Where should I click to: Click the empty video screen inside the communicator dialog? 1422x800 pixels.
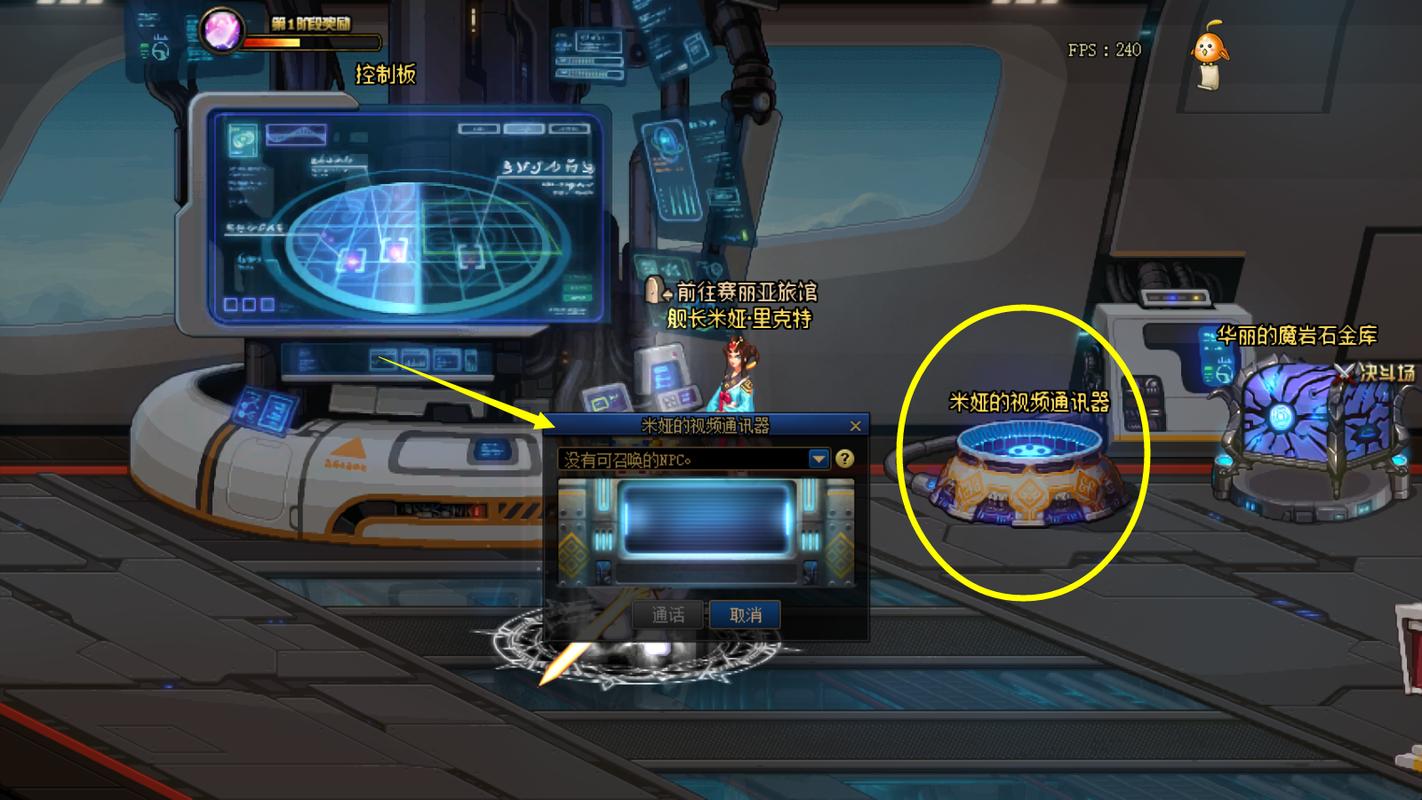tap(705, 520)
